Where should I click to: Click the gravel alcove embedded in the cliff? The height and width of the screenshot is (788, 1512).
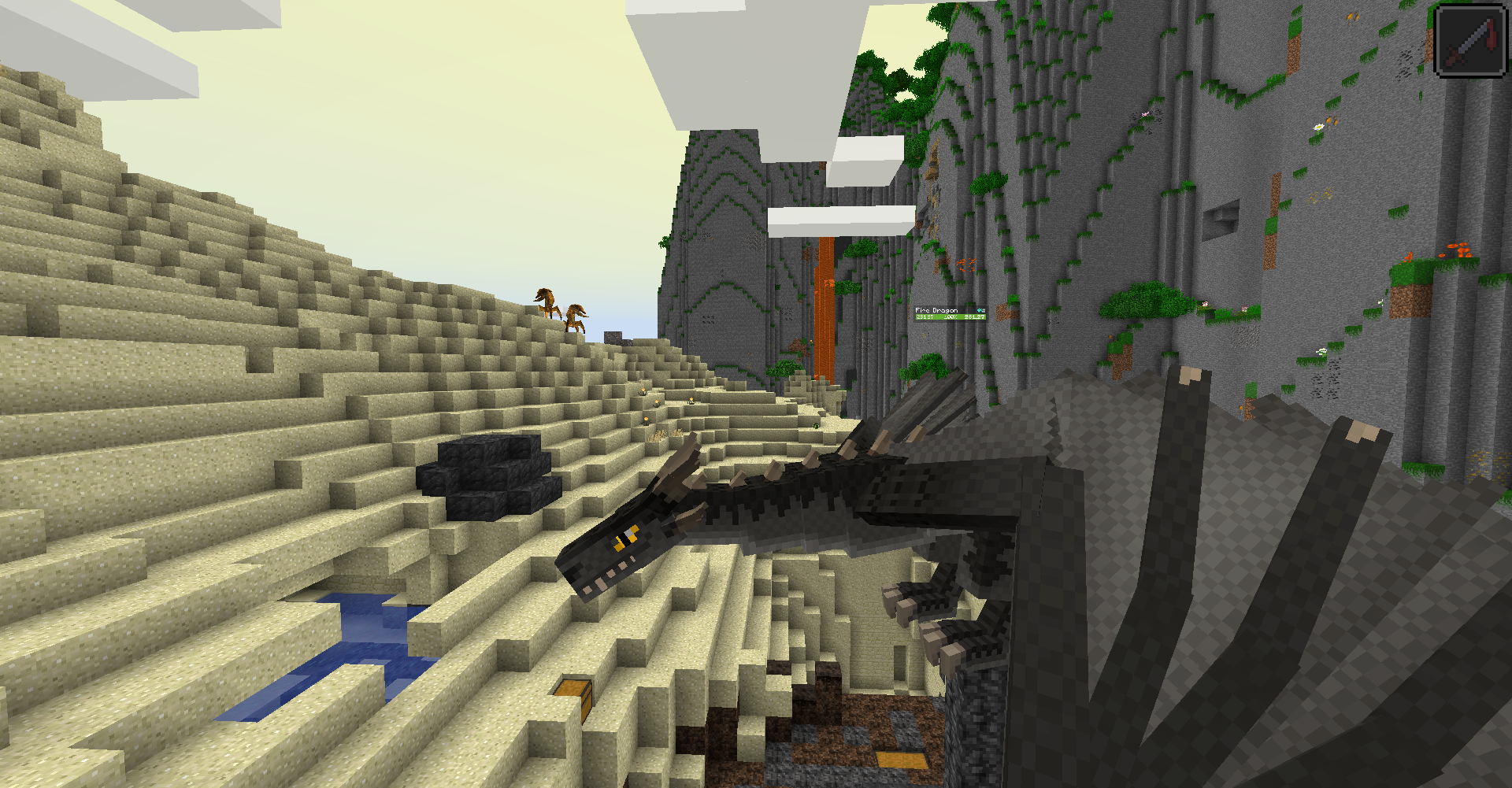click(x=1221, y=219)
